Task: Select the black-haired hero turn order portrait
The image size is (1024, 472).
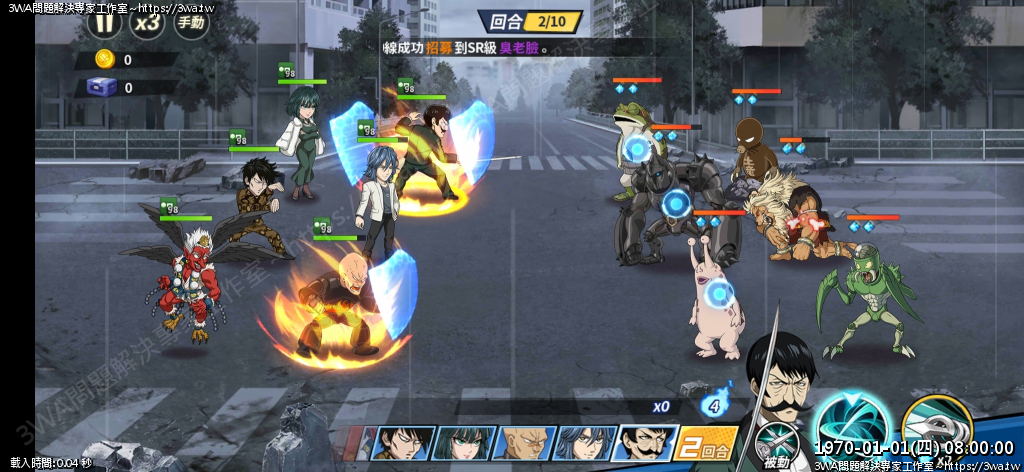Action: [402, 443]
